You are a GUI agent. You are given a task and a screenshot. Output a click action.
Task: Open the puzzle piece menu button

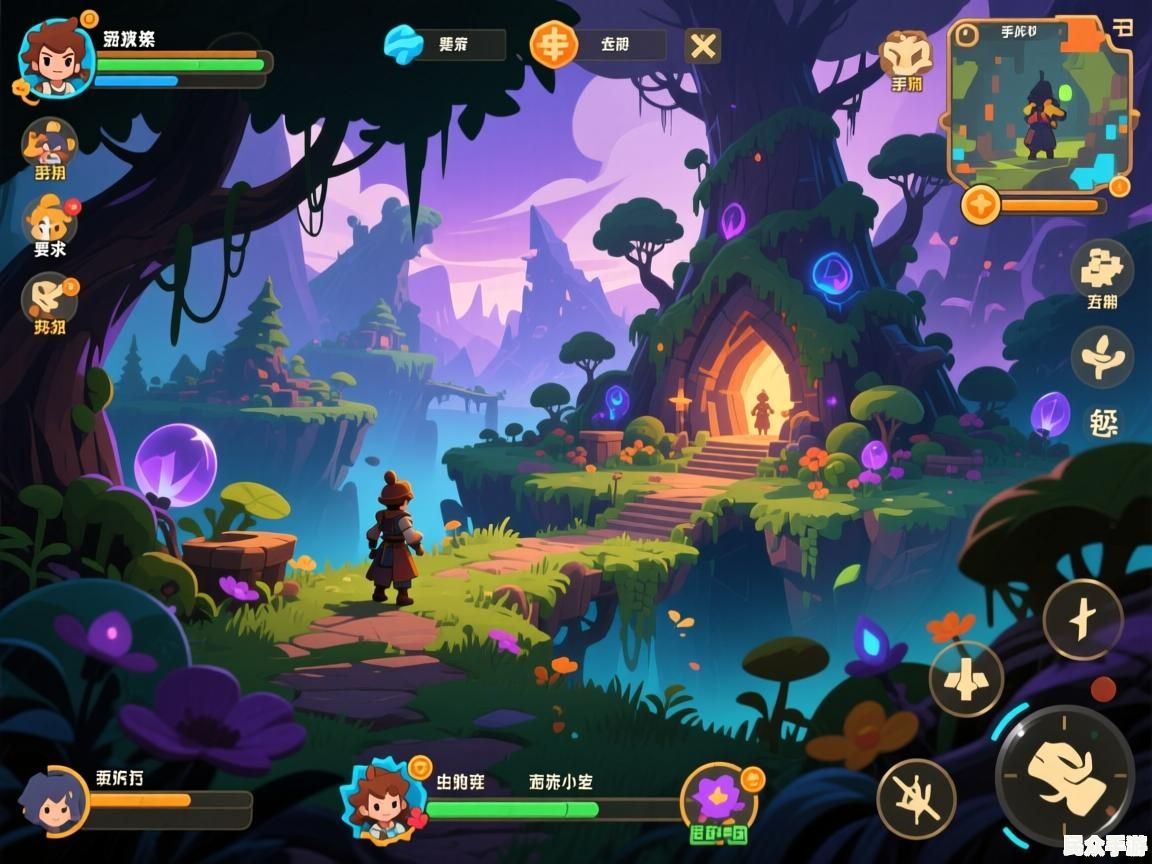pyautogui.click(x=1102, y=268)
